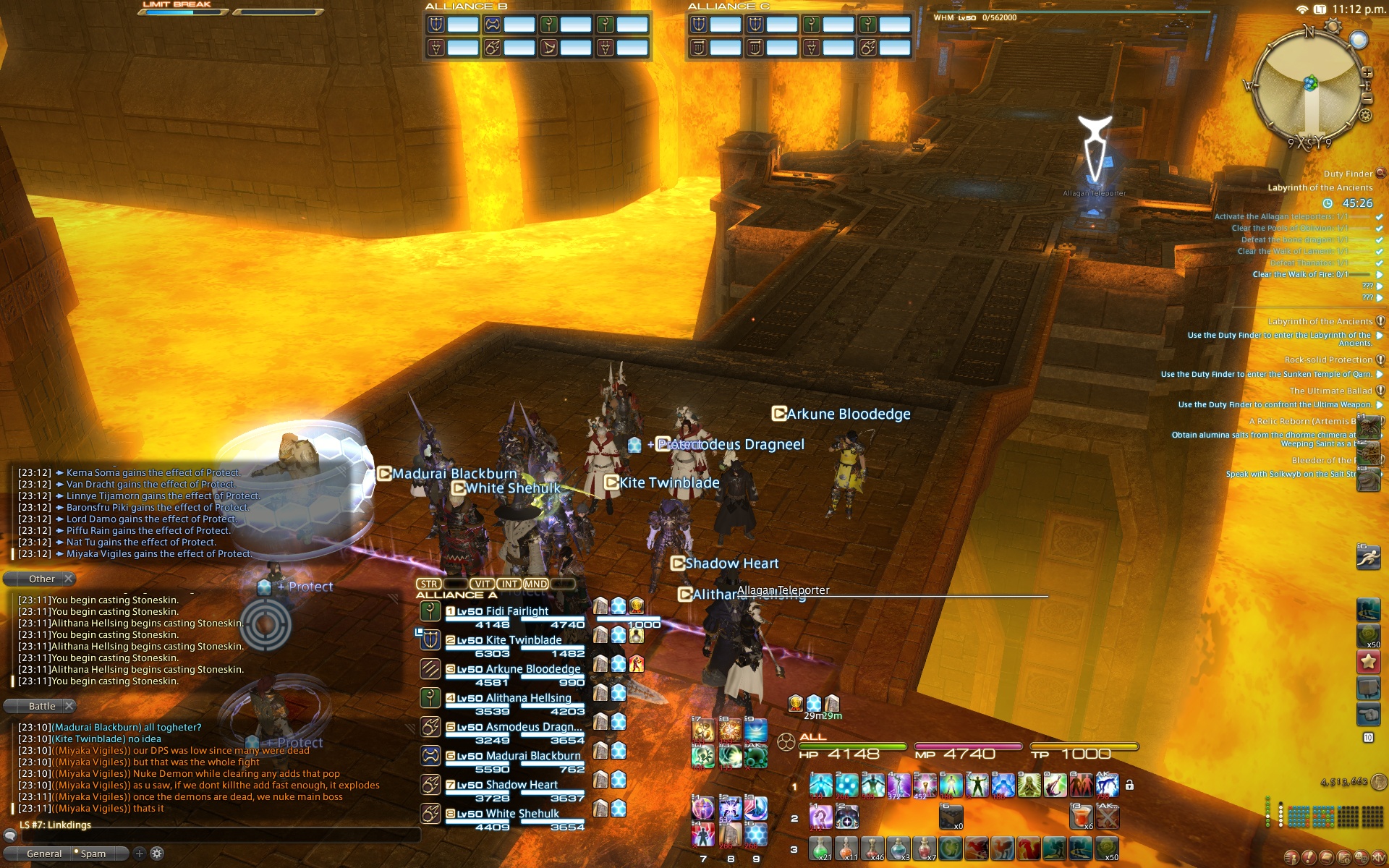The image size is (1389, 868).
Task: Zoom out the minimap with the minus button
Action: click(1367, 98)
